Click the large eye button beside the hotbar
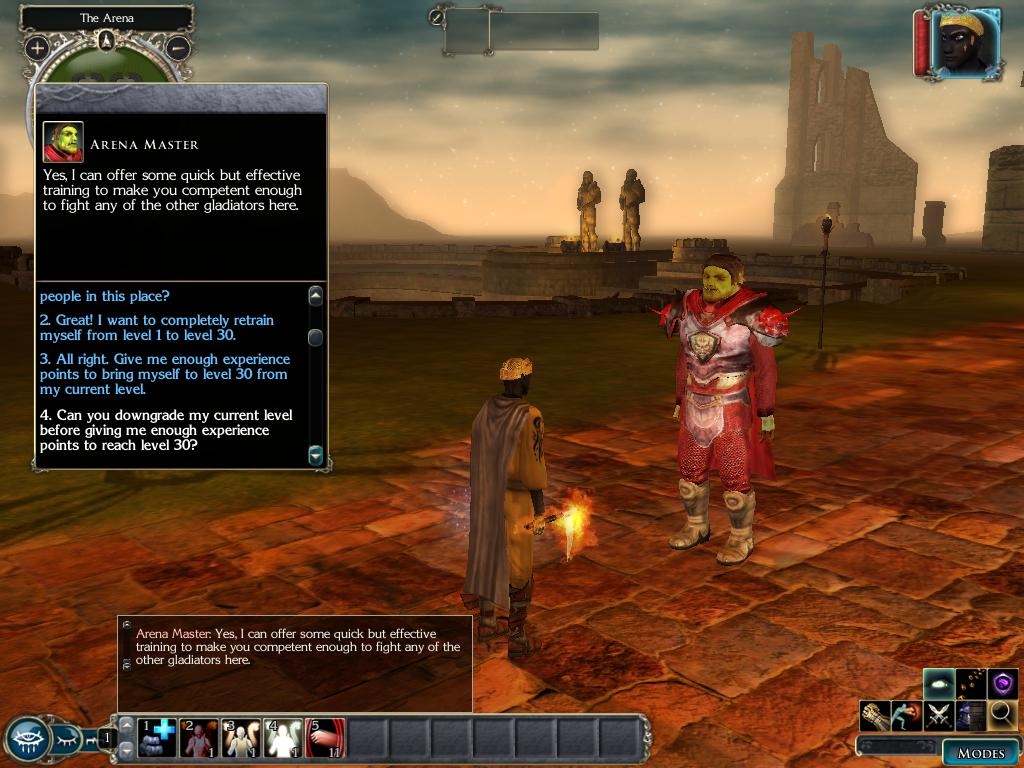This screenshot has width=1024, height=768. click(27, 739)
